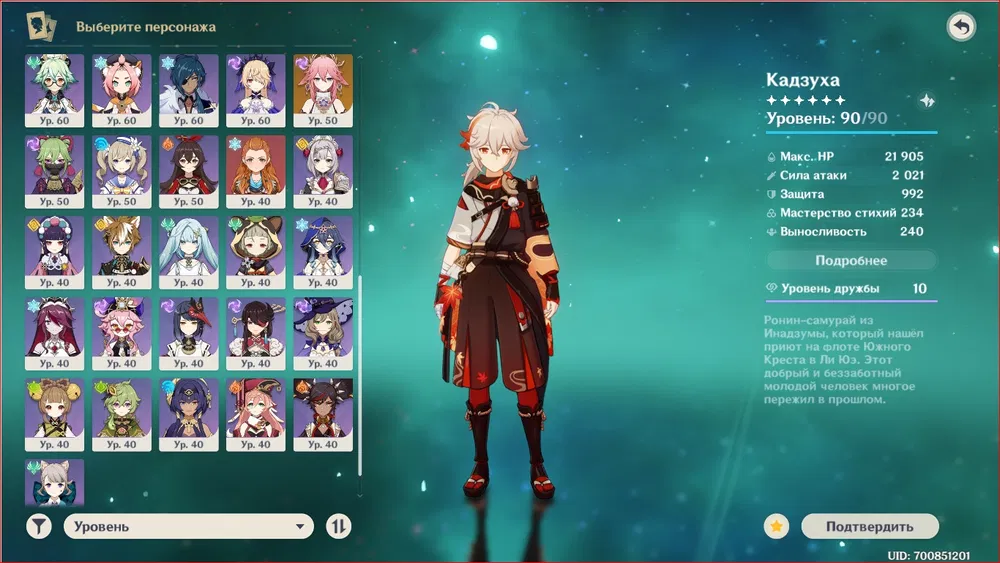The image size is (1000, 563).
Task: Go back using the return arrow button
Action: click(x=961, y=27)
